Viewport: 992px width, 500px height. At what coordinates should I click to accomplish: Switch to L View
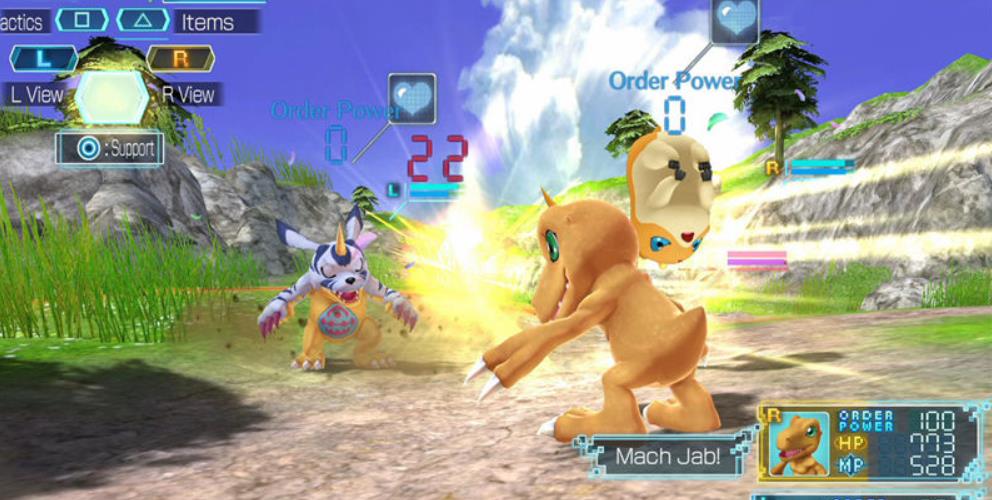[x=38, y=94]
